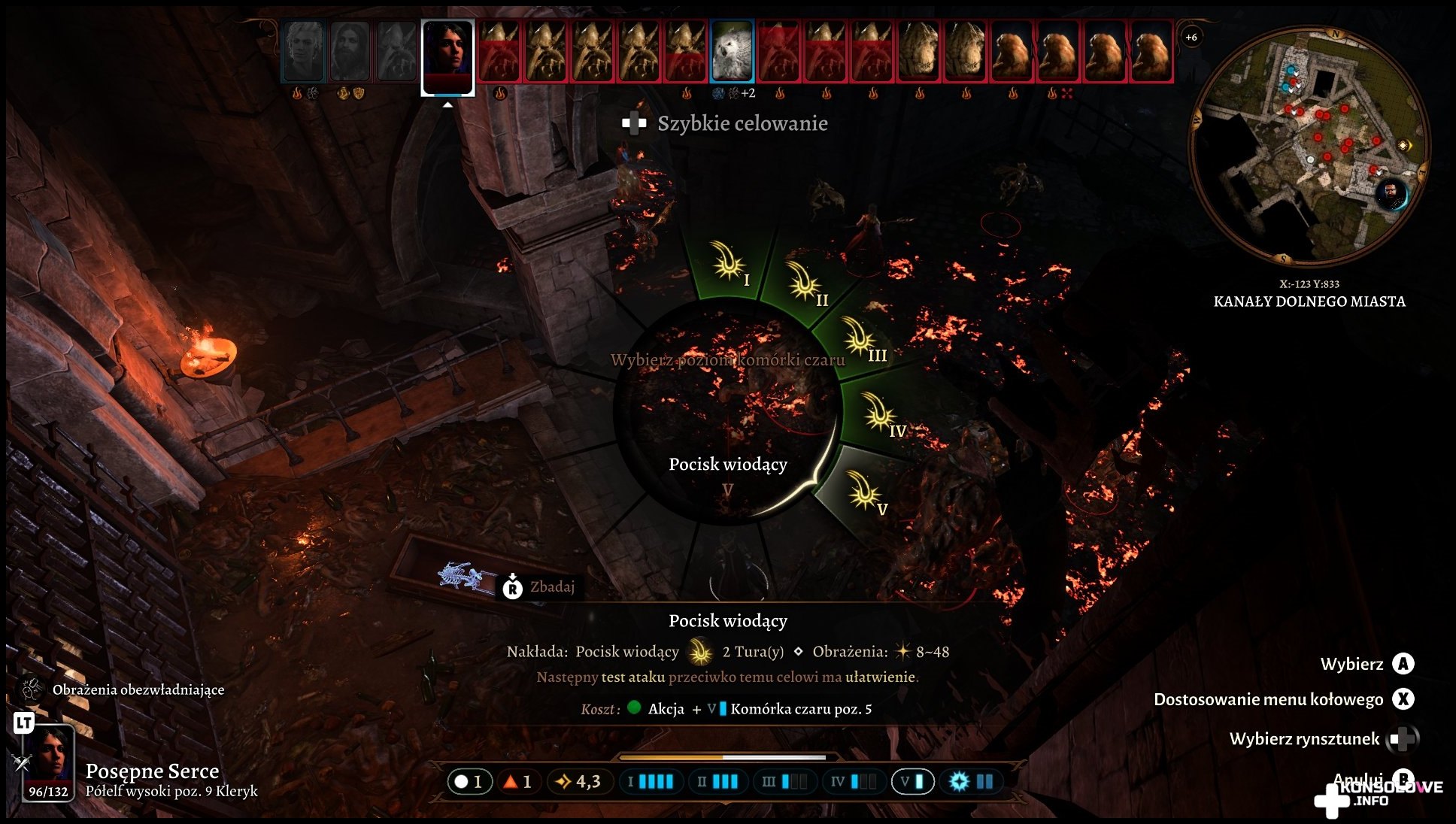The image size is (1456, 824).
Task: Pick the level III spell slot segment
Action: [x=861, y=338]
